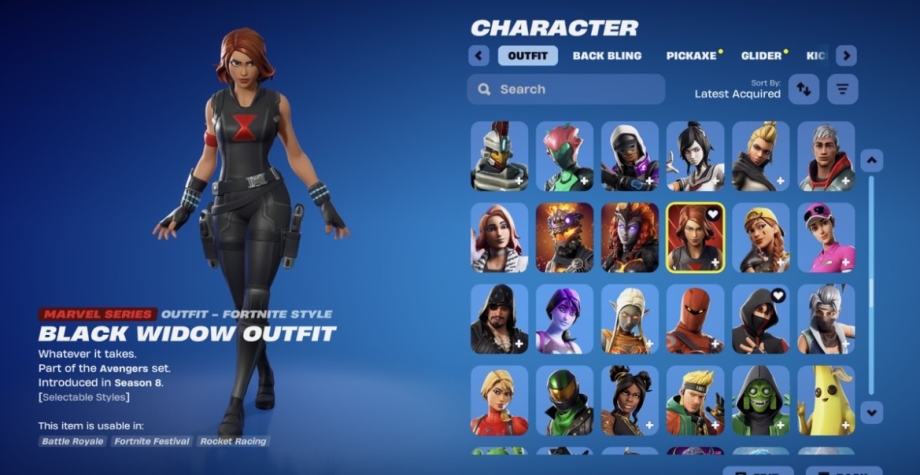
Task: Choose the Outfit tab
Action: (x=527, y=56)
